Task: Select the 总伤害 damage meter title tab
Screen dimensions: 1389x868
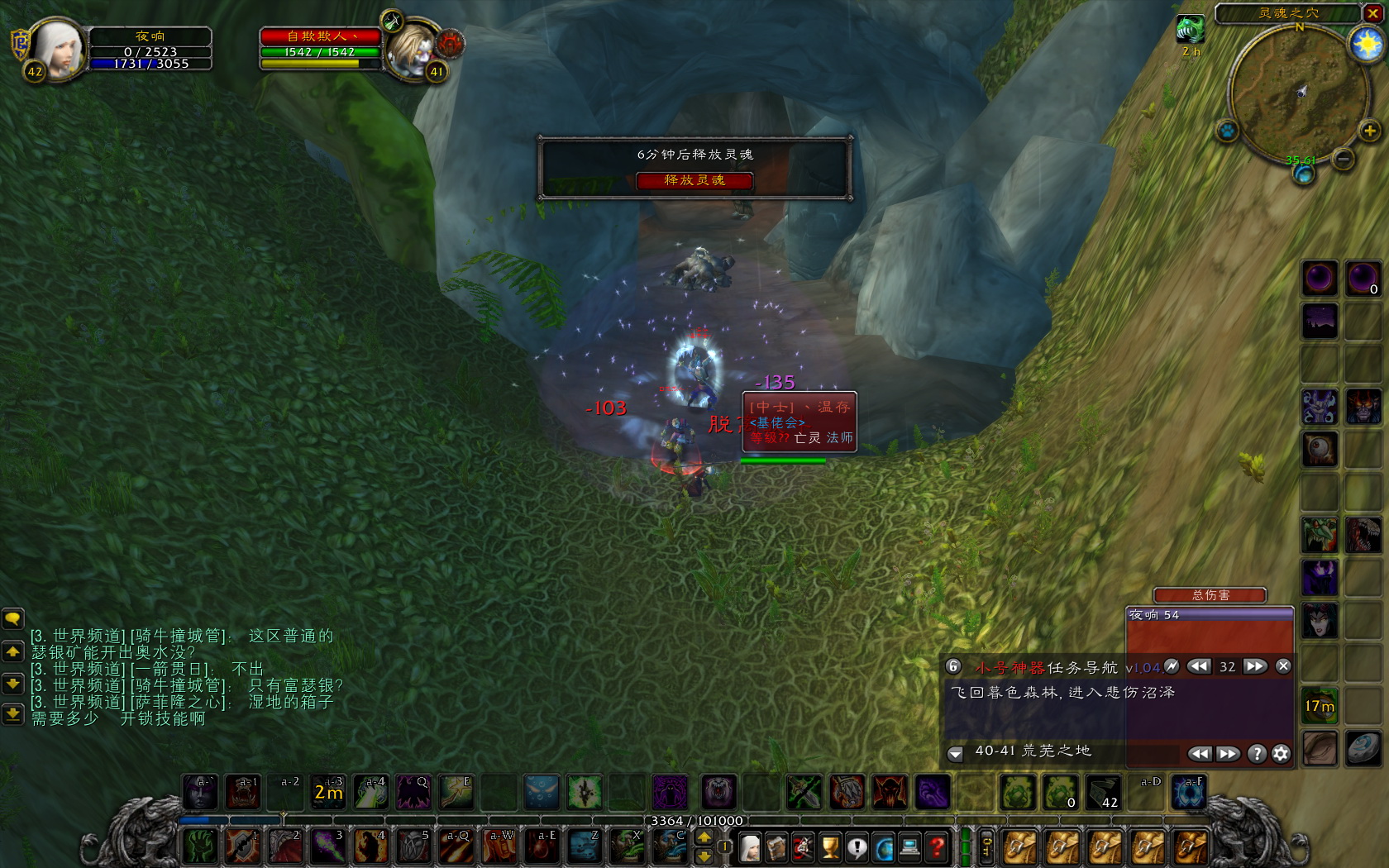Action: click(x=1210, y=595)
